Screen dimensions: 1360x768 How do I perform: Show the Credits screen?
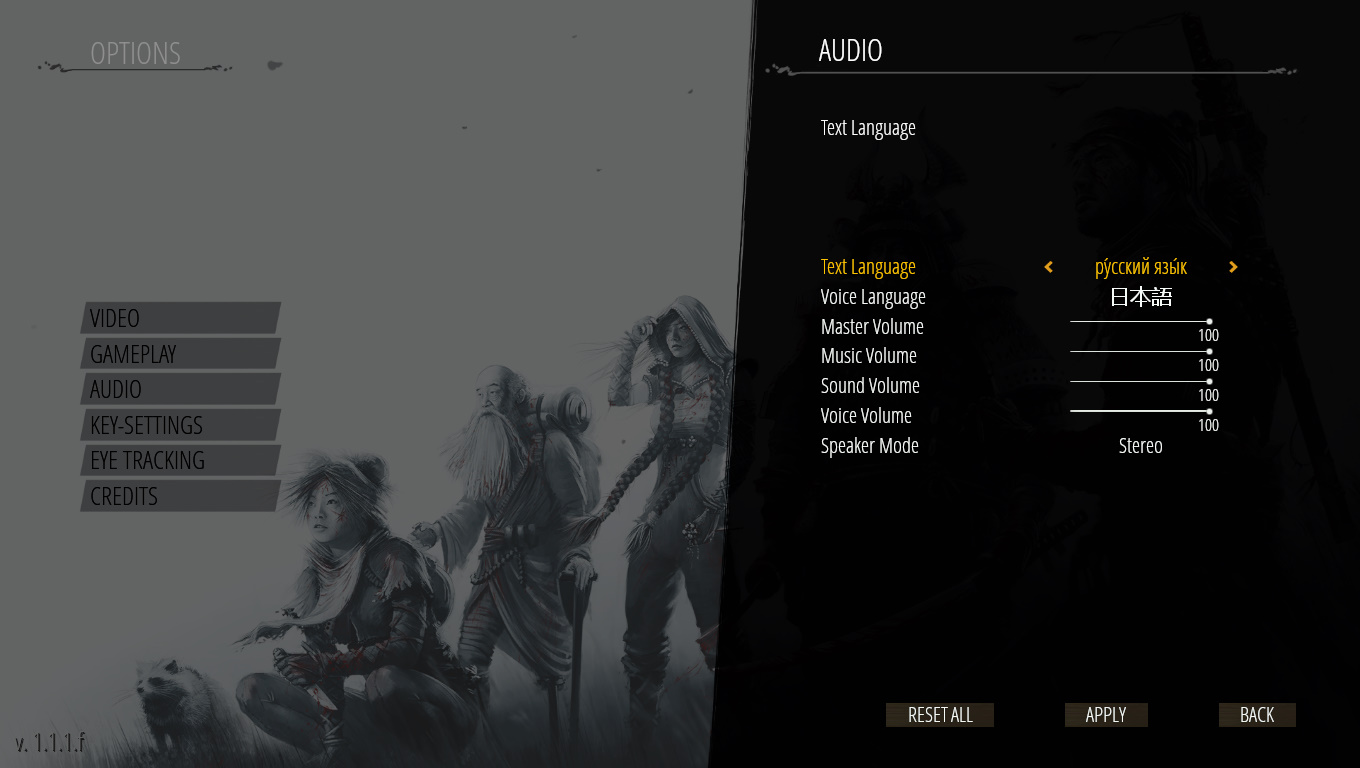[x=178, y=496]
